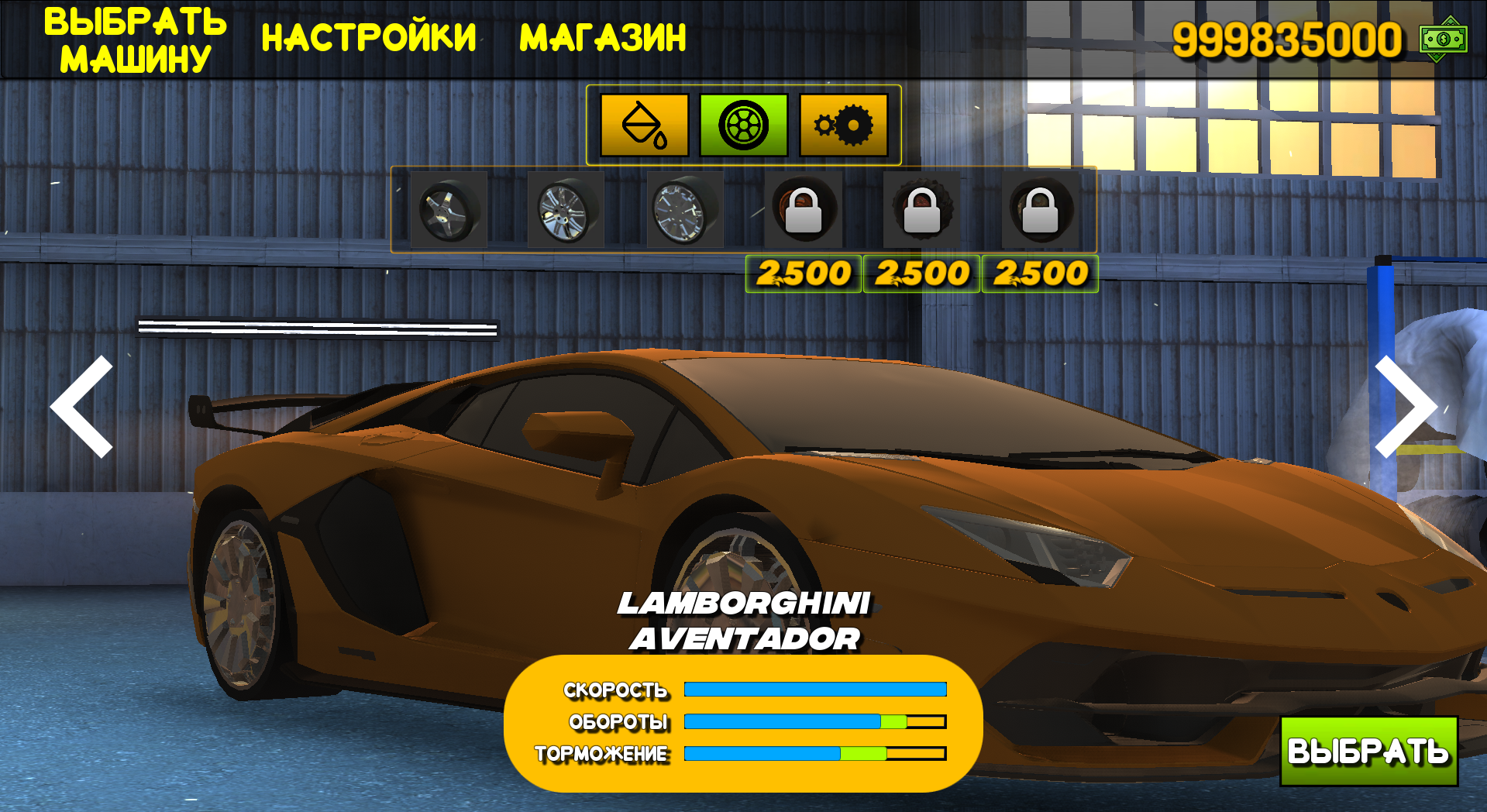The height and width of the screenshot is (812, 1487).
Task: Toggle the green wheel category button
Action: click(742, 125)
